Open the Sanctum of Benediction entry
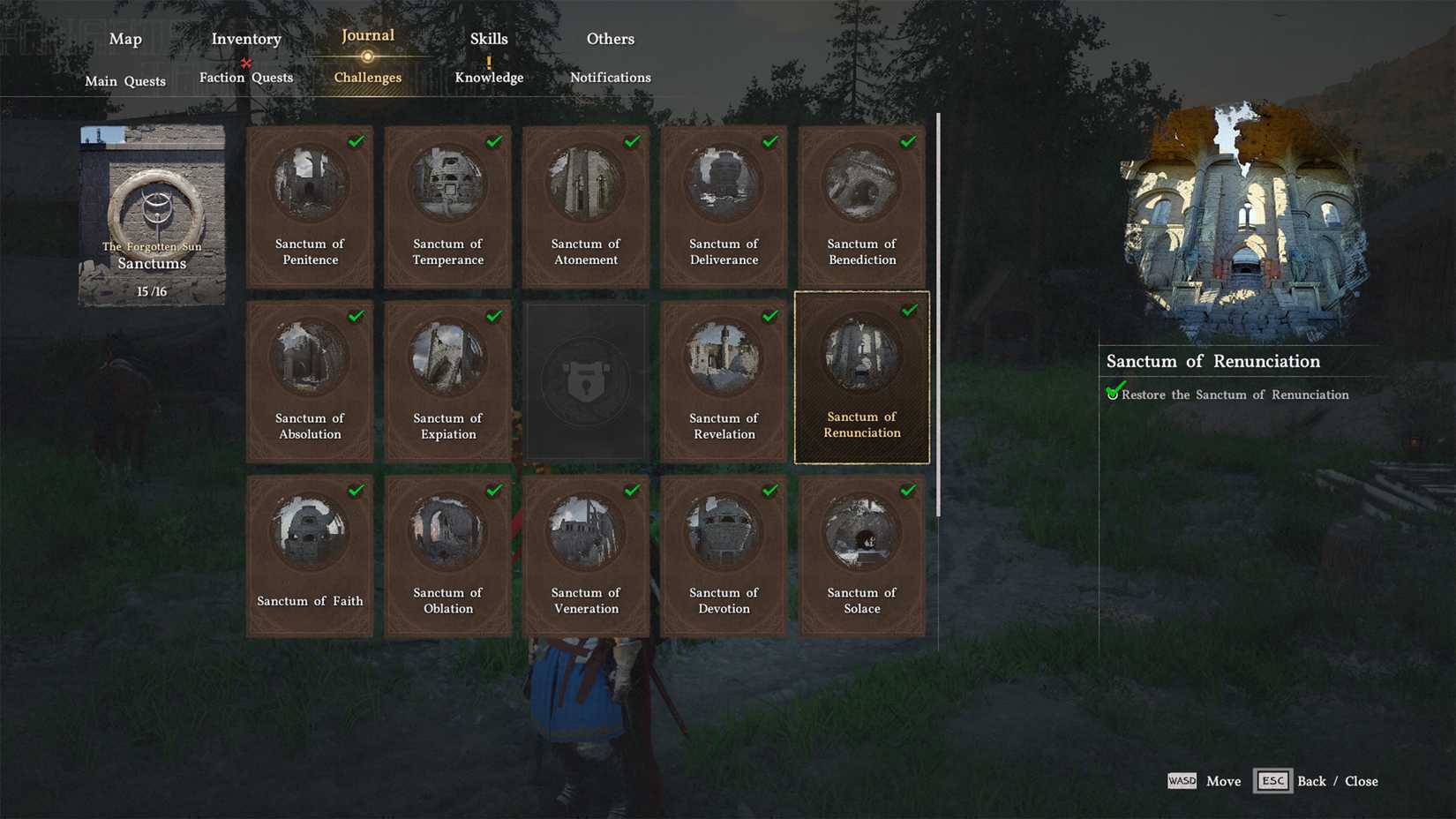1456x819 pixels. [860, 207]
